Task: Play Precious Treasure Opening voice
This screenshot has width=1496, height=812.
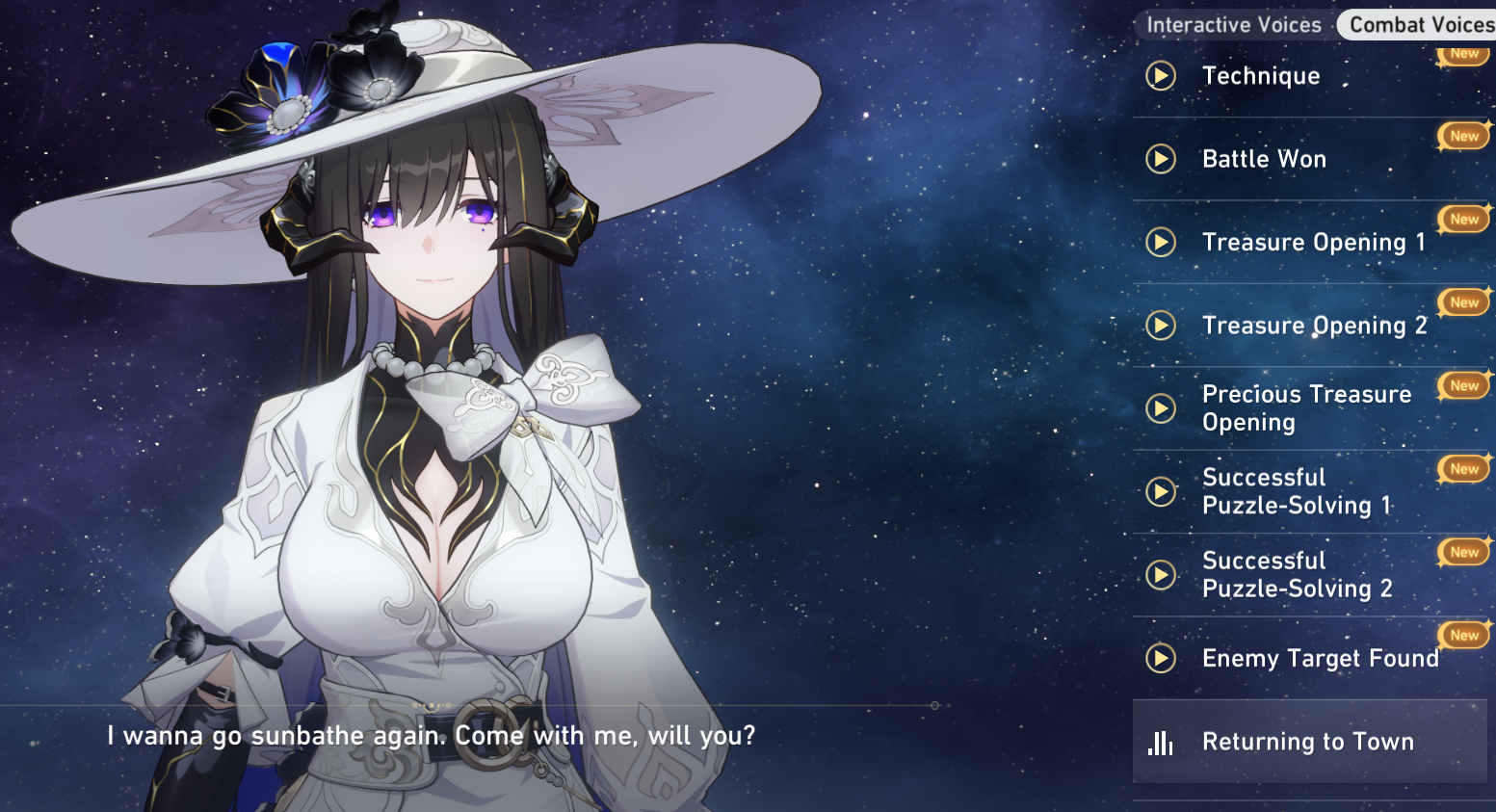Action: pyautogui.click(x=1161, y=408)
